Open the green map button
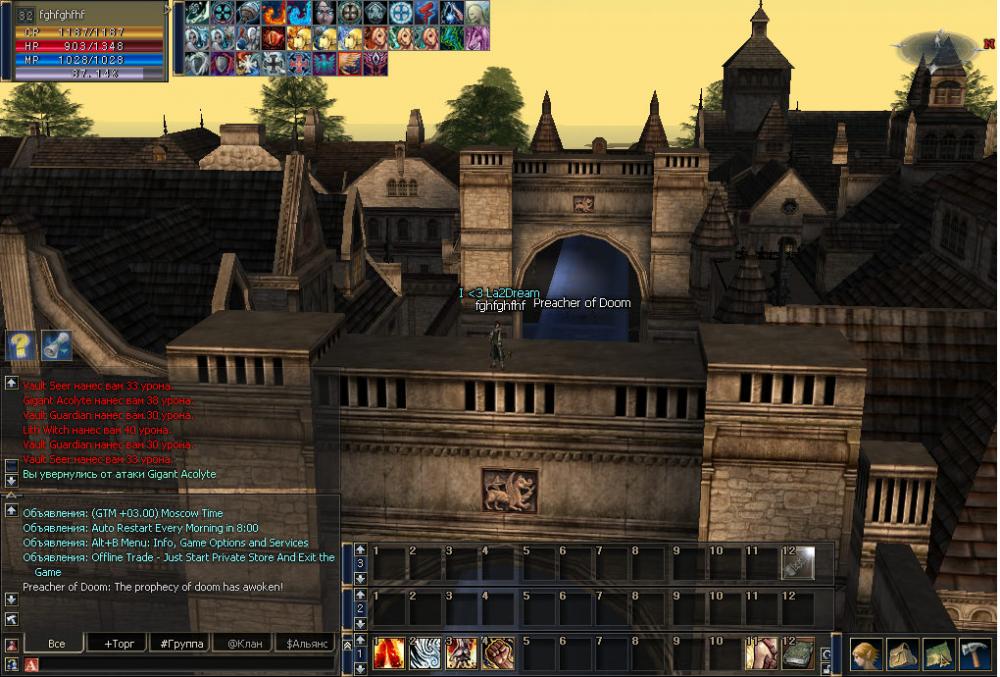 point(939,654)
